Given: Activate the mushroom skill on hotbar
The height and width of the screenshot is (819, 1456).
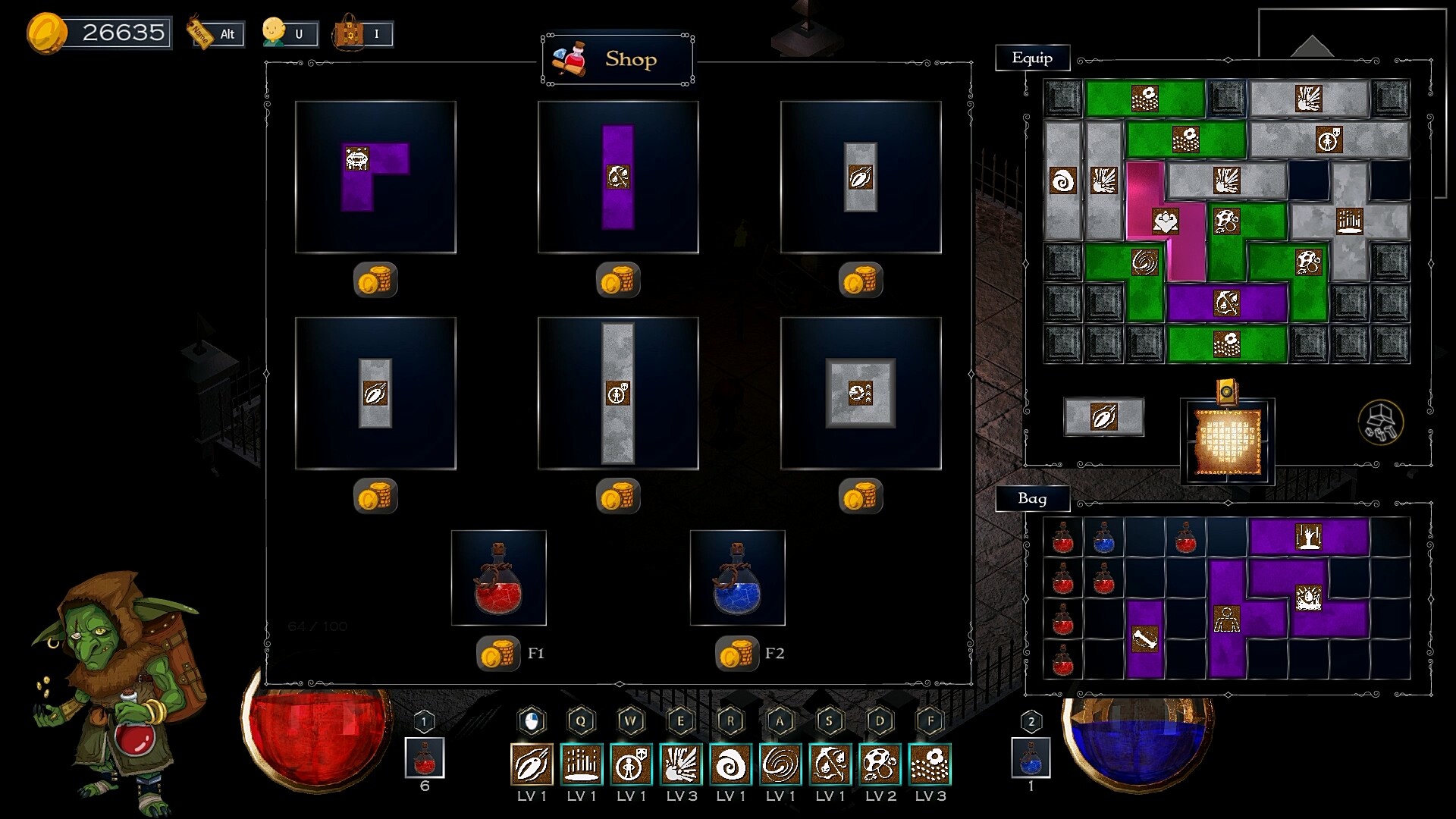Looking at the screenshot, I should pos(880,764).
